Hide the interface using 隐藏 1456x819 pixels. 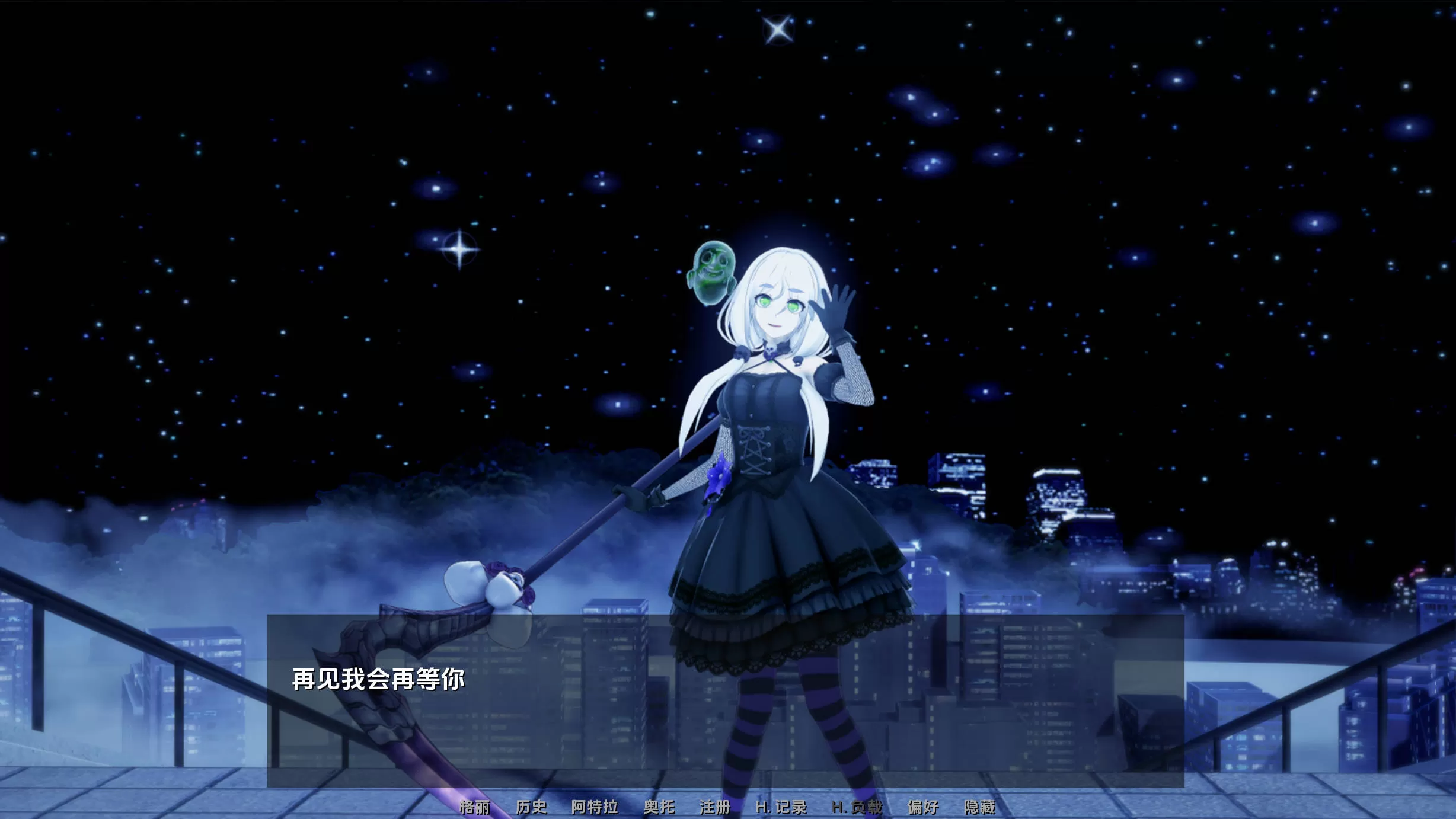pos(982,808)
